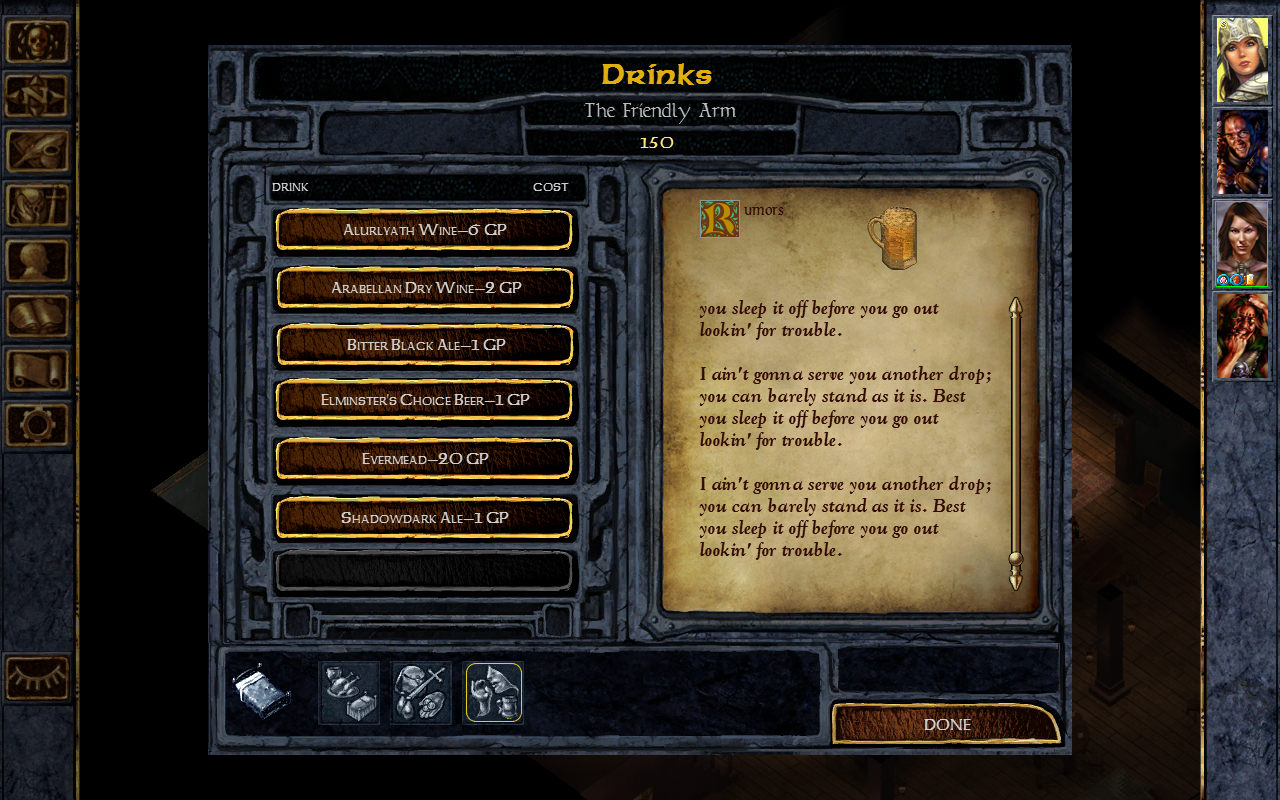
Task: Open the options menu via the gear icon
Action: [x=38, y=425]
